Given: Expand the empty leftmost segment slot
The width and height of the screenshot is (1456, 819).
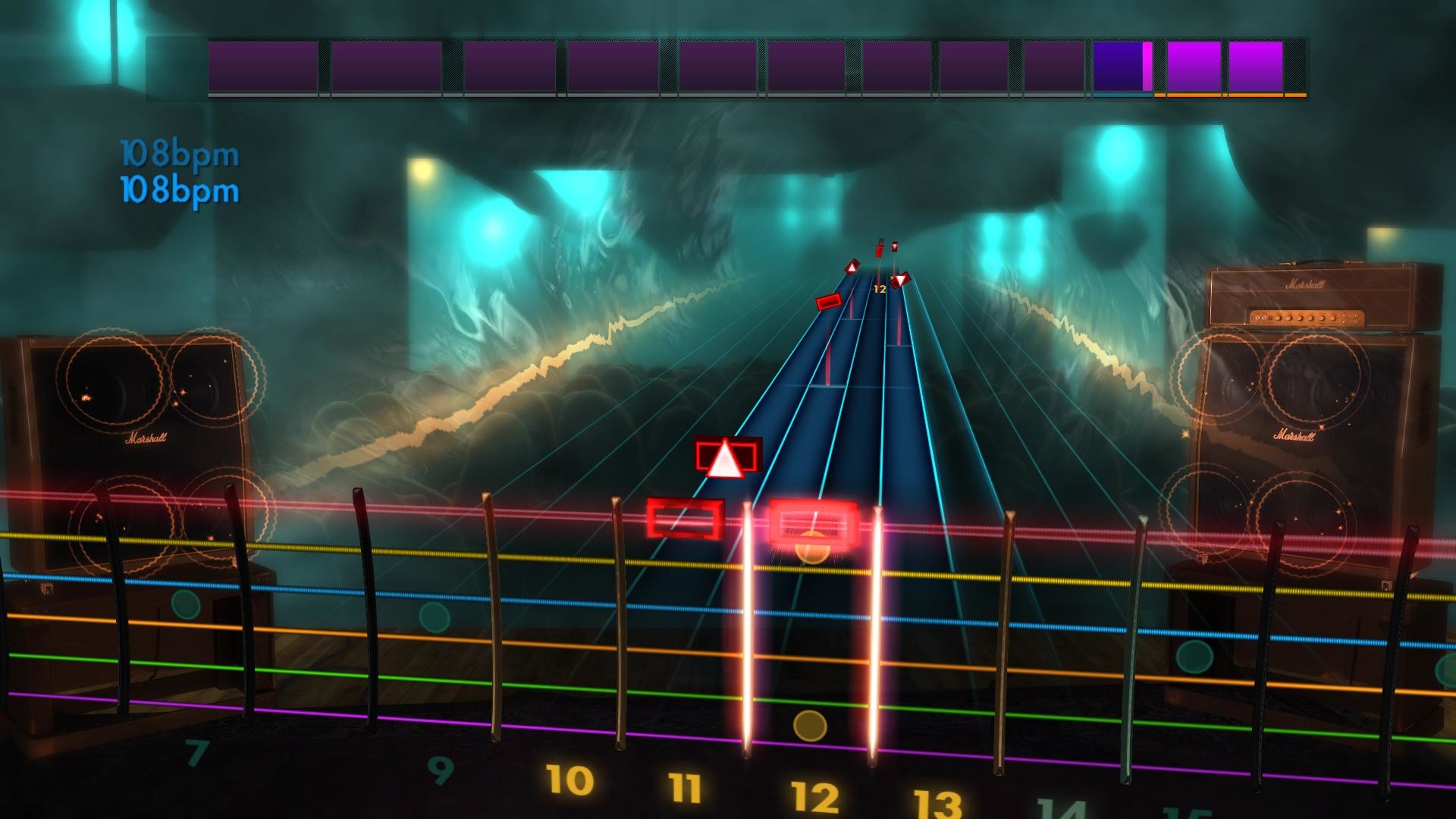Looking at the screenshot, I should 173,67.
